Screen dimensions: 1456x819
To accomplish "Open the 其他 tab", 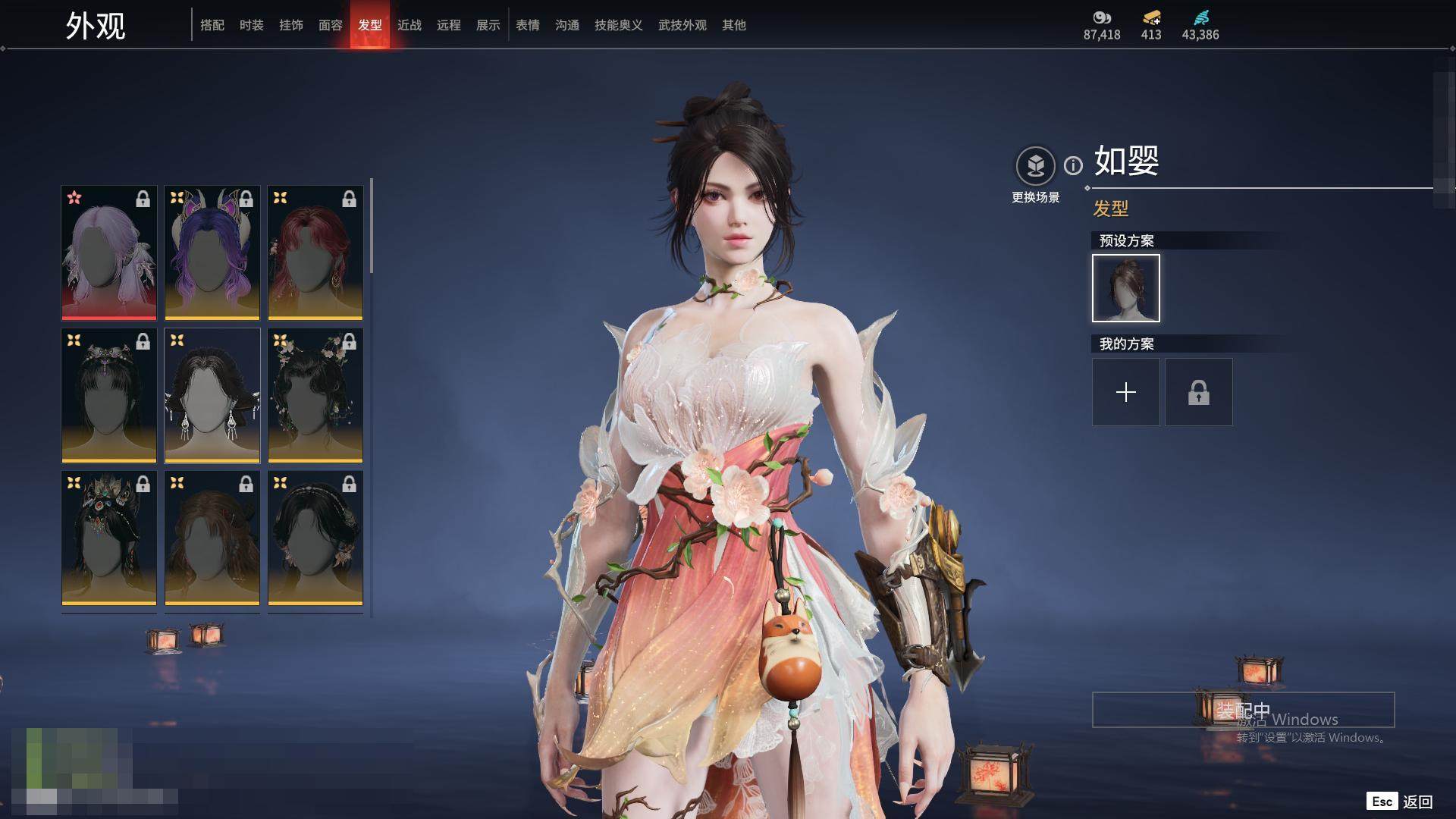I will coord(734,25).
